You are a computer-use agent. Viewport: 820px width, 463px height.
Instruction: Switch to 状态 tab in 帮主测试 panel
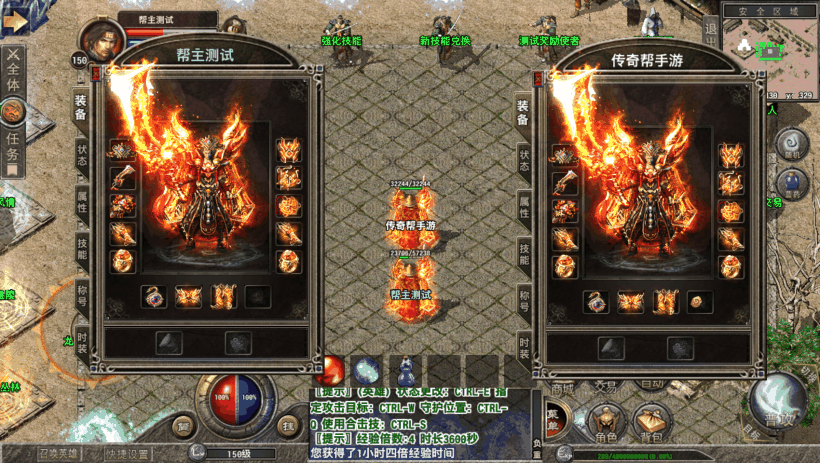[x=82, y=157]
